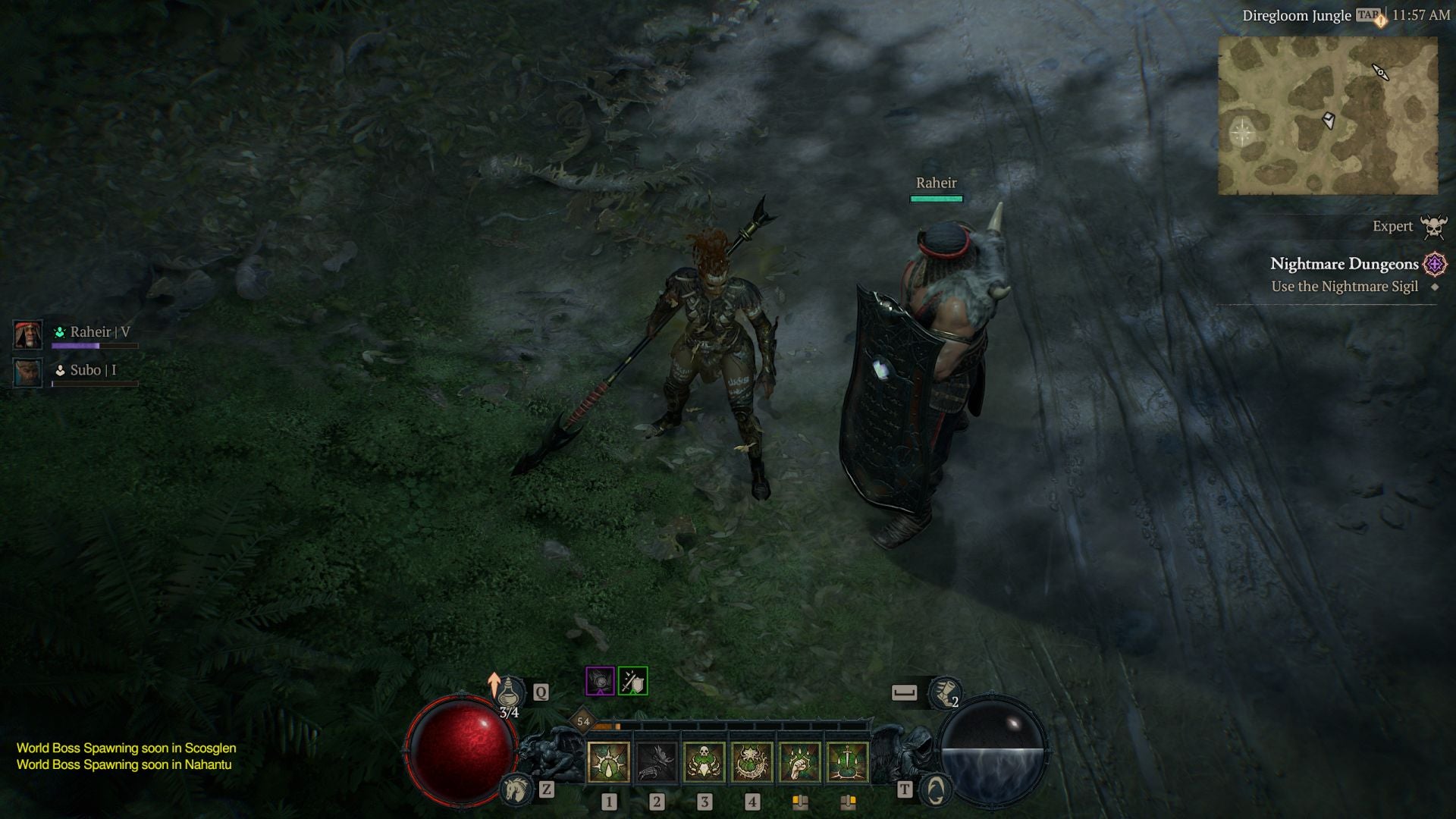This screenshot has width=1456, height=819.
Task: Click the fist skill icon on the hotbar
Action: (802, 762)
